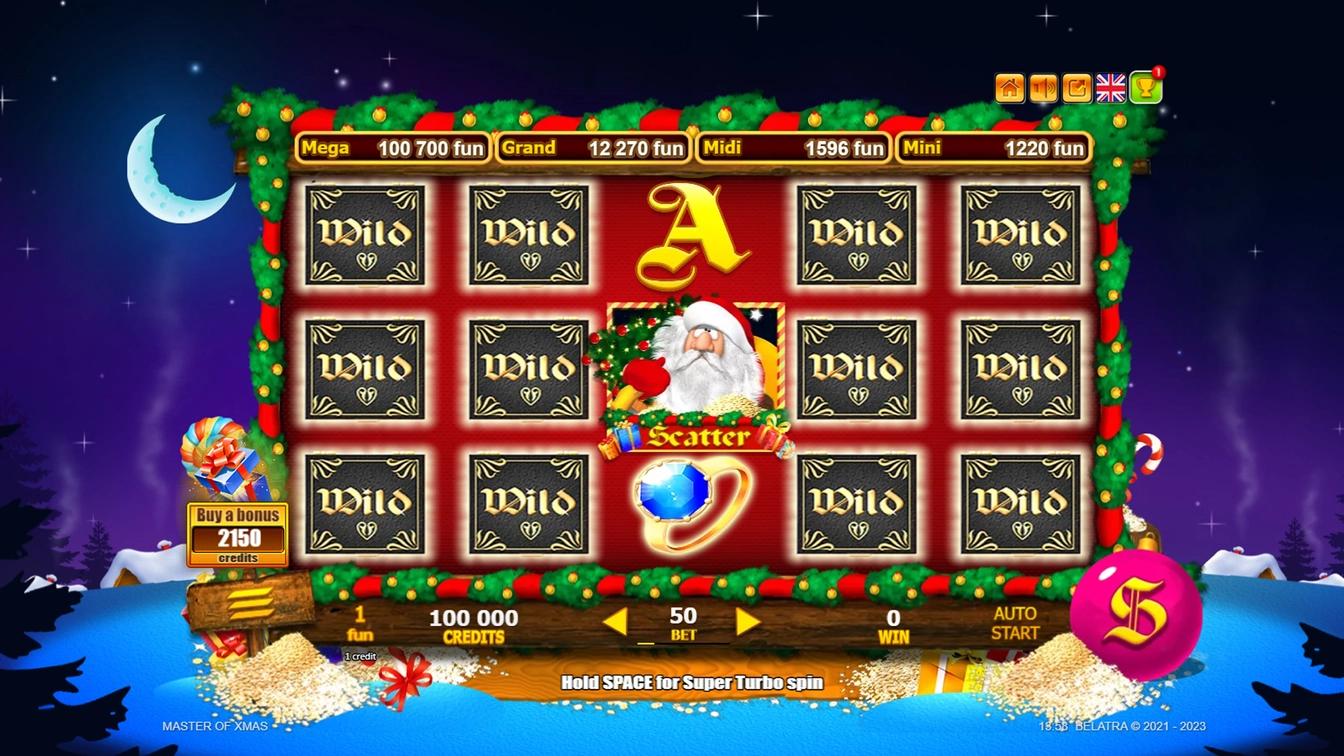Click the home icon in top-right corner
The height and width of the screenshot is (756, 1344).
pos(1013,86)
